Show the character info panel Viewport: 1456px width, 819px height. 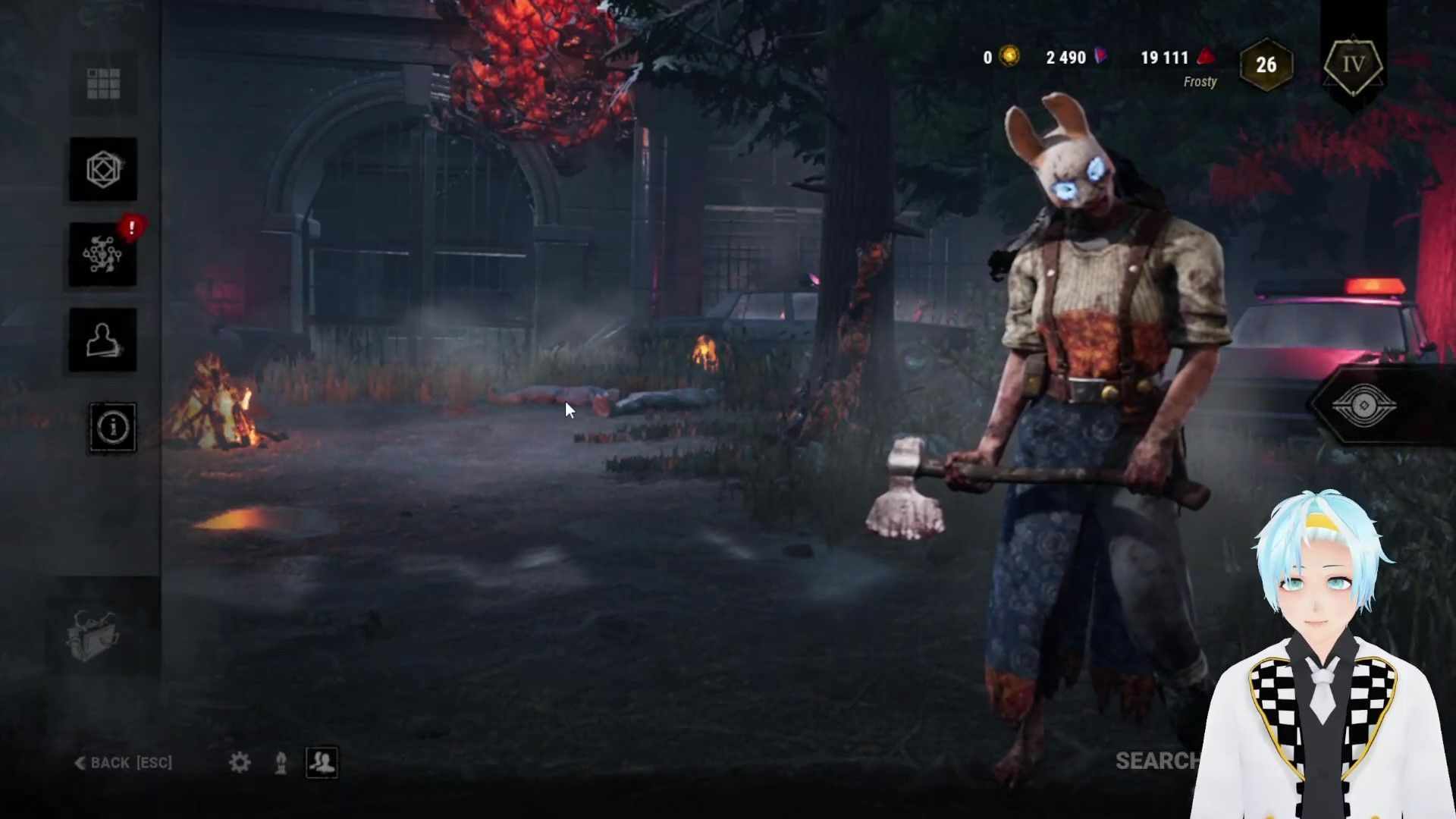(113, 428)
